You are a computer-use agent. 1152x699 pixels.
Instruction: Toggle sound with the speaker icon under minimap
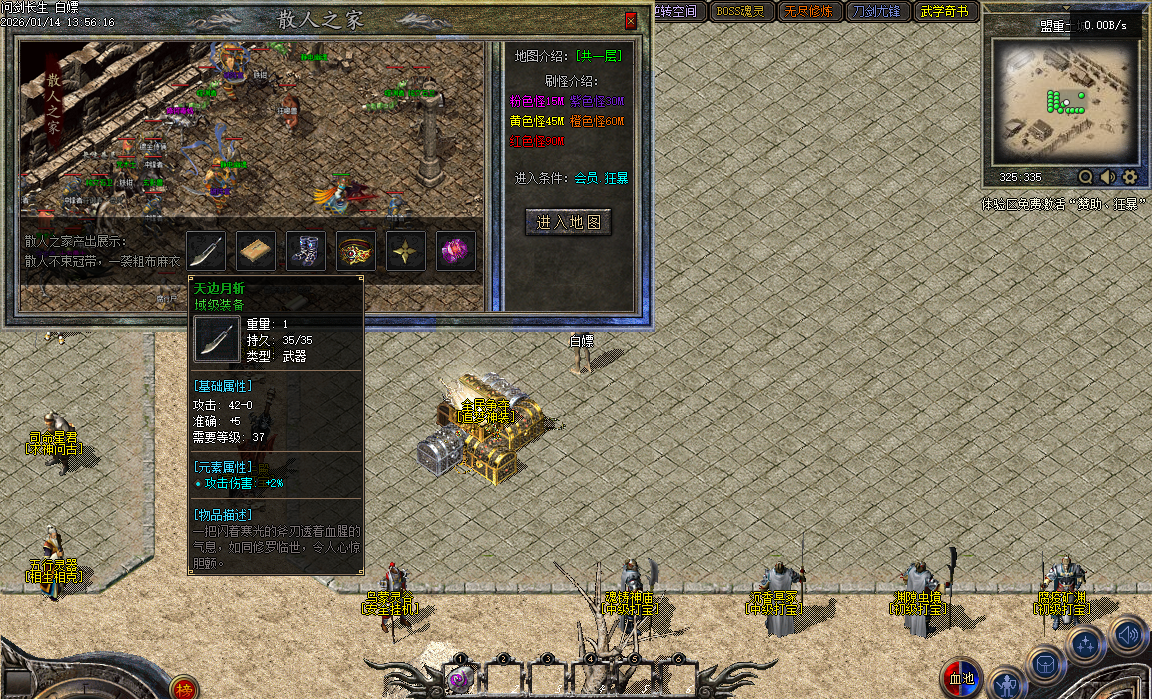1108,177
